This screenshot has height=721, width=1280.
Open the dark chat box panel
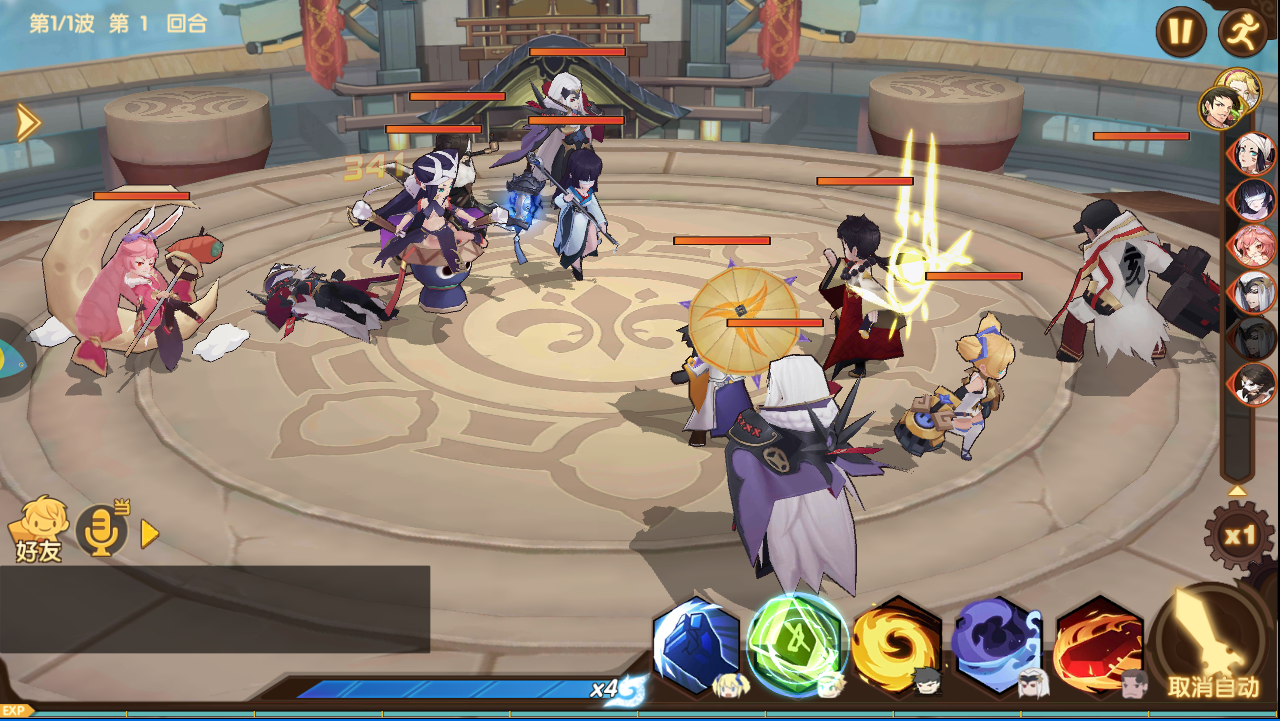click(x=214, y=609)
